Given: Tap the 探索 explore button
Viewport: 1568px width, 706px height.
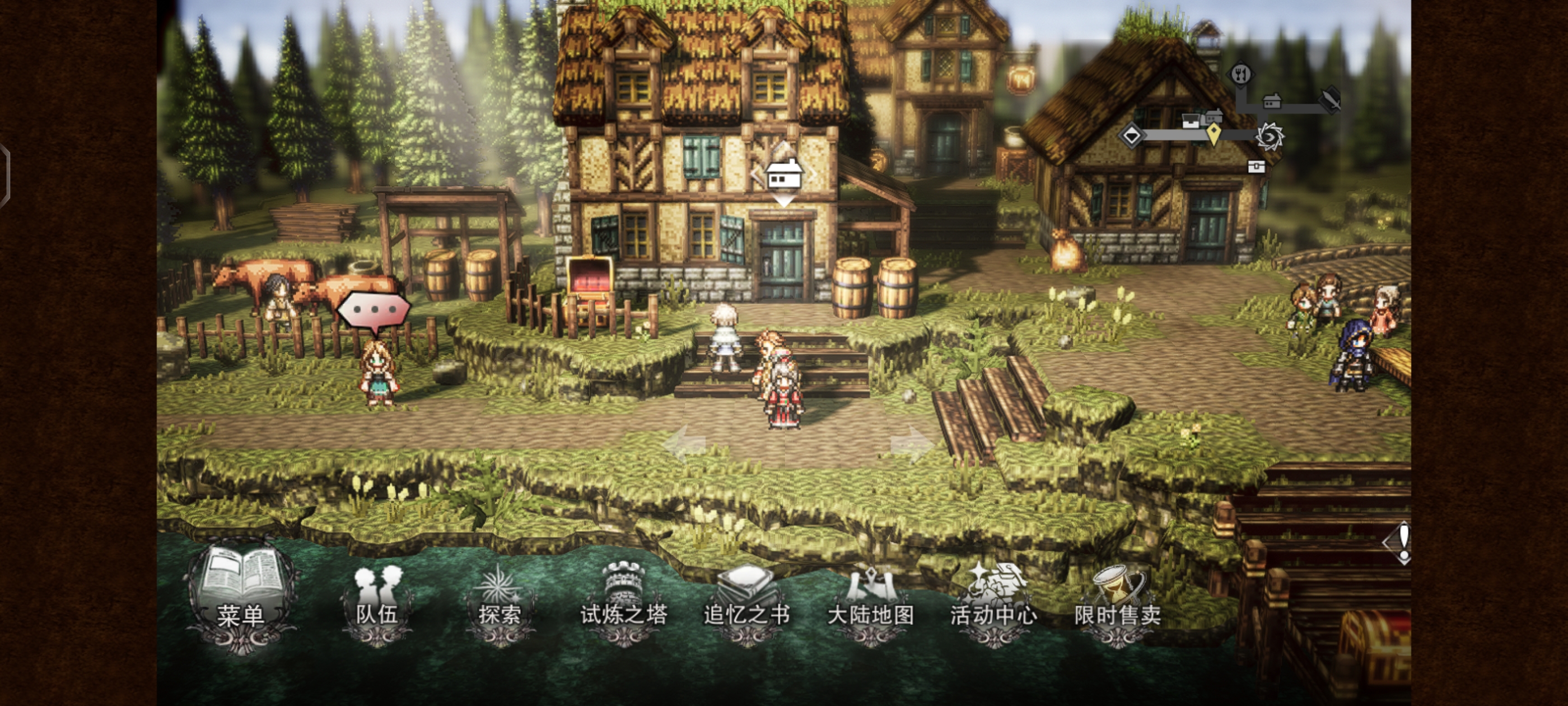Looking at the screenshot, I should tap(499, 603).
